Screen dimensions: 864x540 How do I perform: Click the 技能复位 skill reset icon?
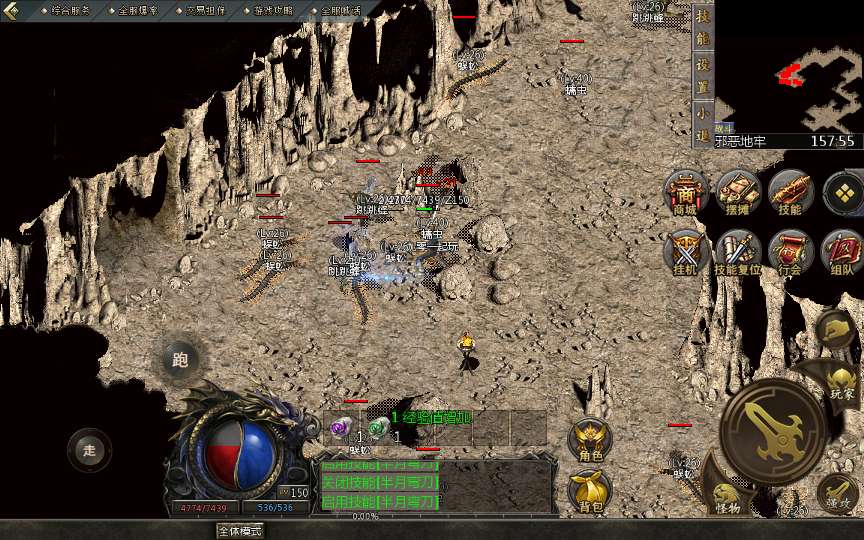[739, 251]
